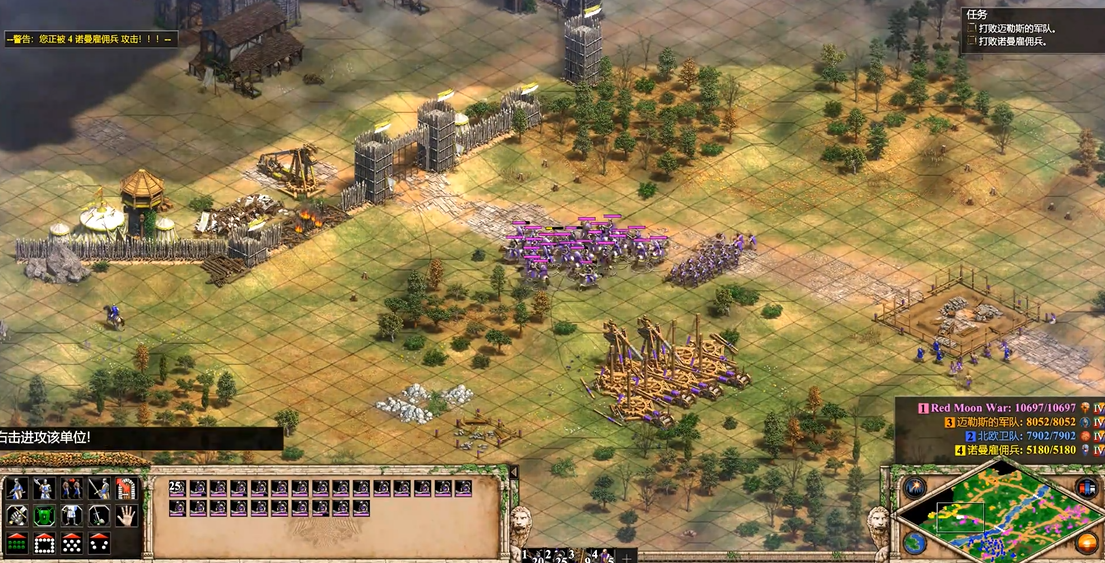Choose the hollow box formation button
The height and width of the screenshot is (563, 1105).
pyautogui.click(x=44, y=543)
